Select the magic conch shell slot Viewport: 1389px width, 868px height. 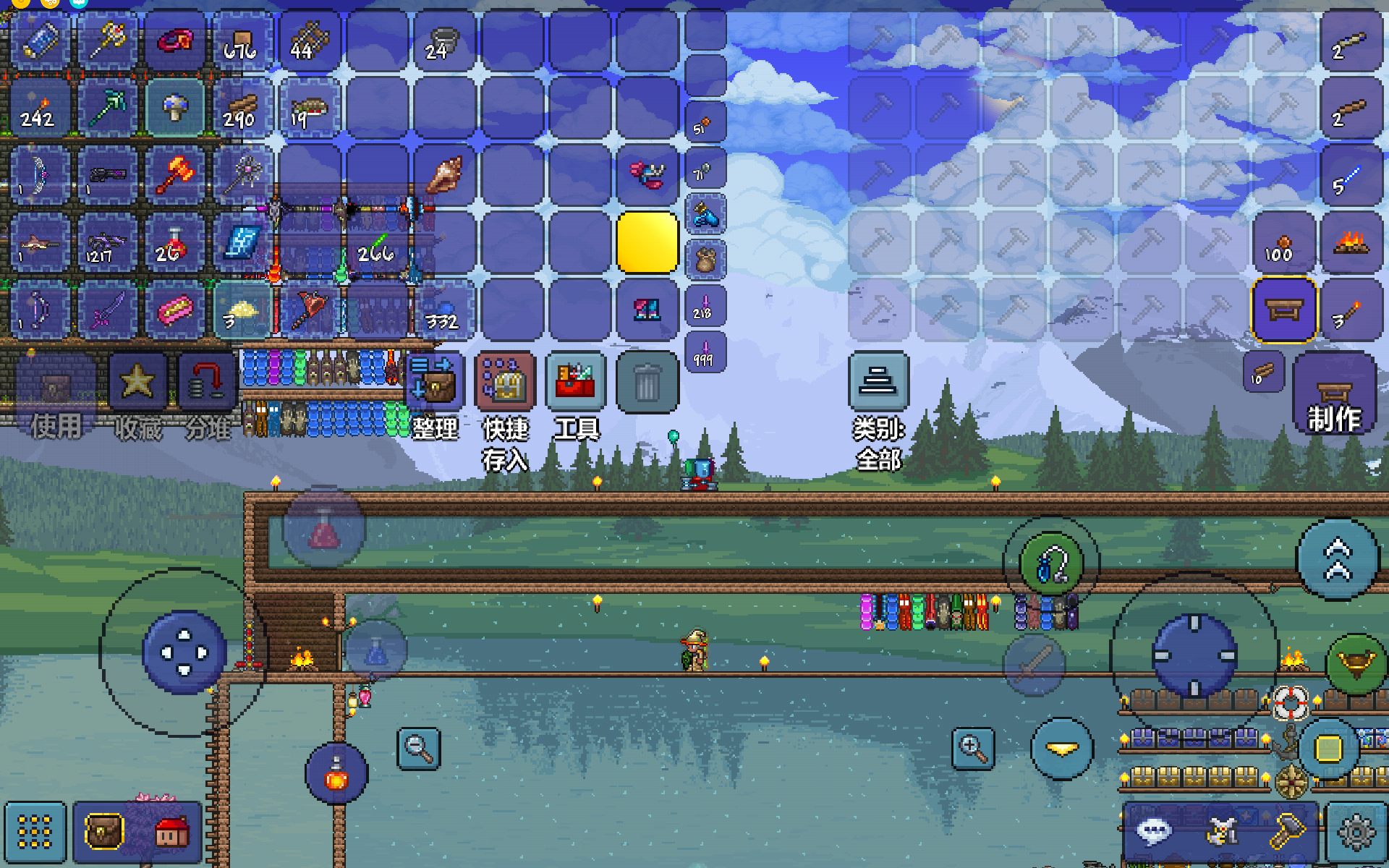[x=444, y=175]
